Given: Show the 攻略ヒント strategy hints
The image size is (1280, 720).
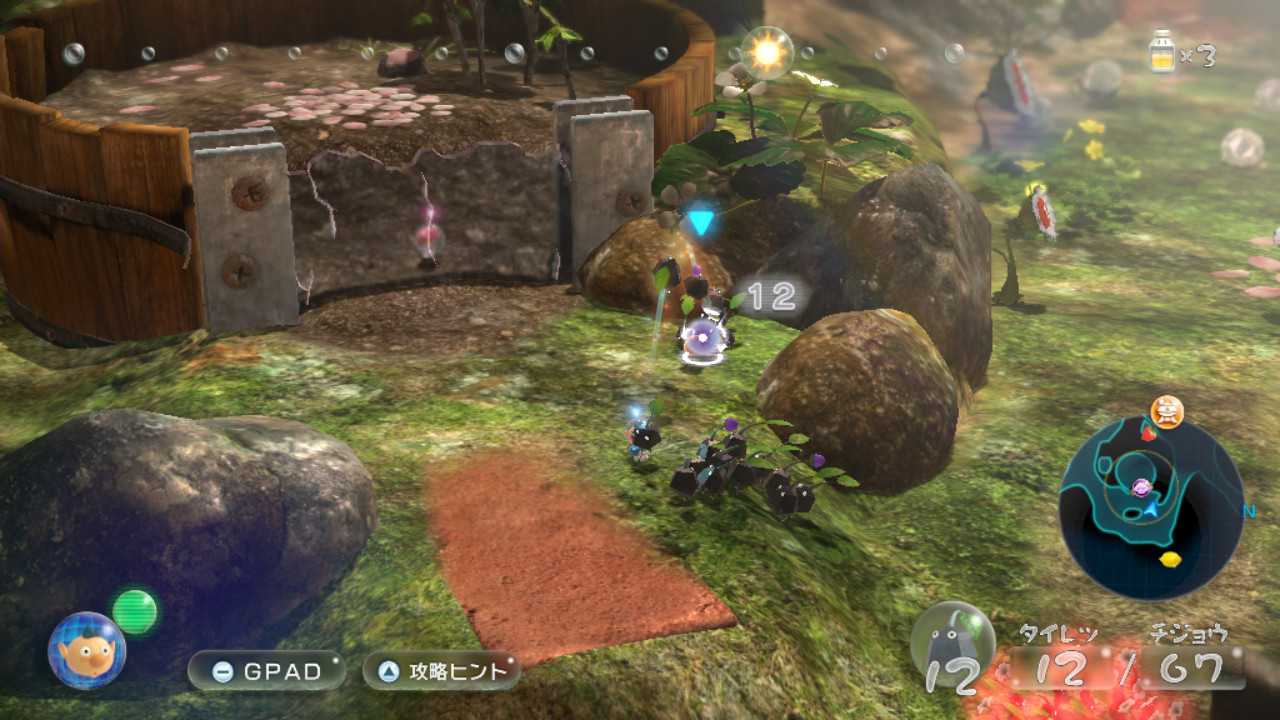Looking at the screenshot, I should (x=441, y=671).
